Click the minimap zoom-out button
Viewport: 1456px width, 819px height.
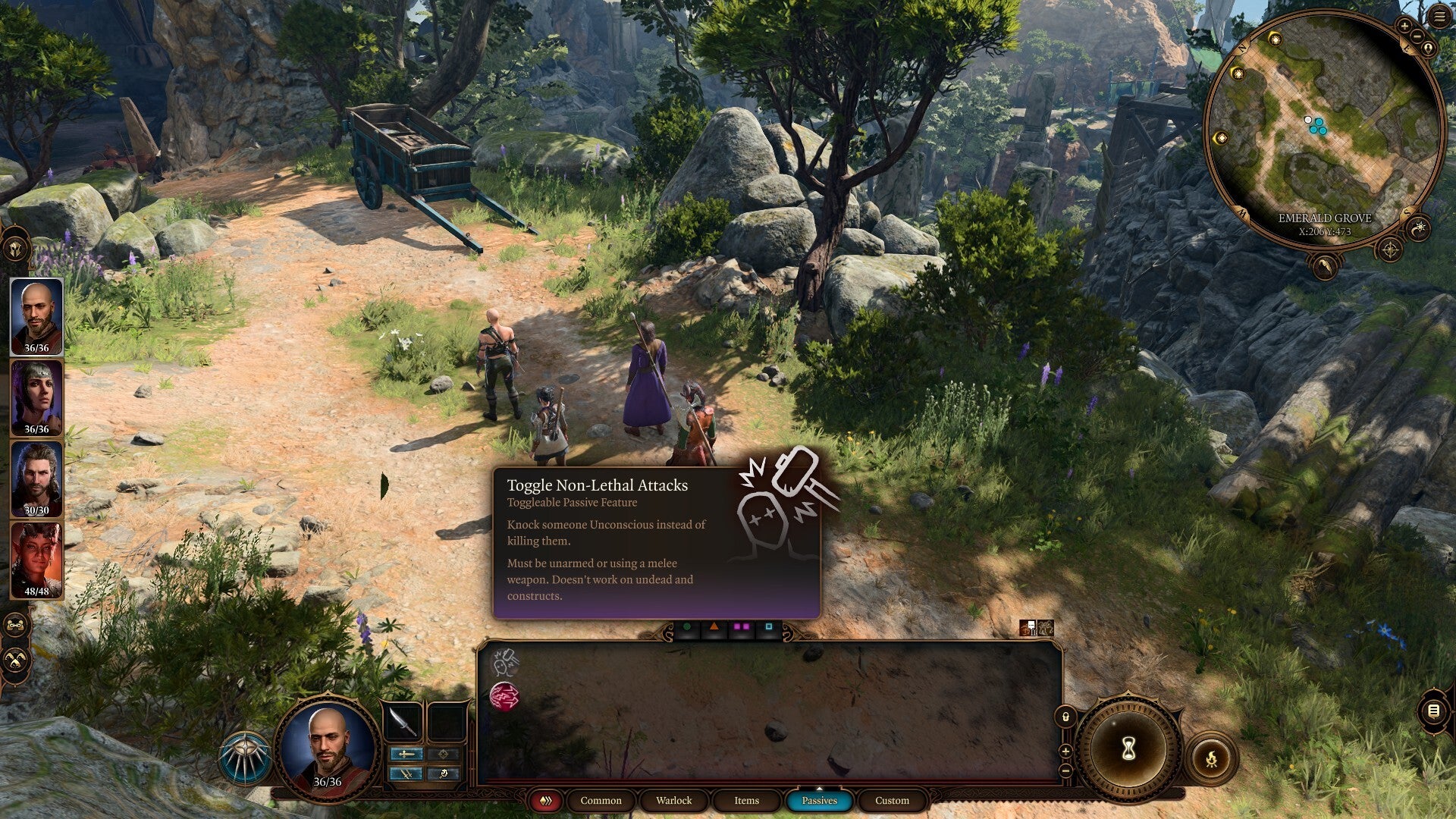(x=1417, y=36)
